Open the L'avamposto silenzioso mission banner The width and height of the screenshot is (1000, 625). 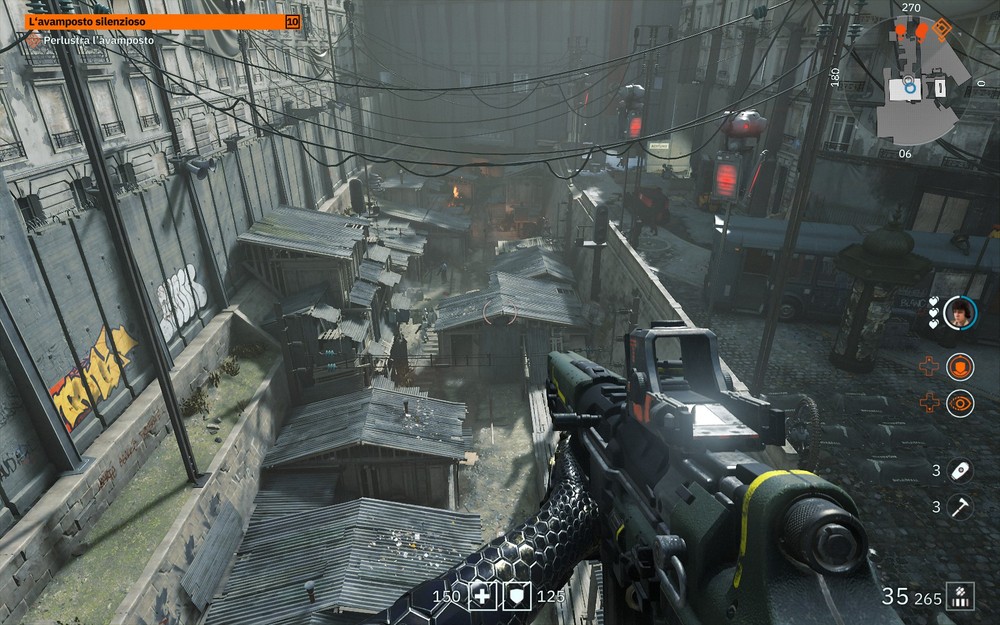click(x=160, y=21)
